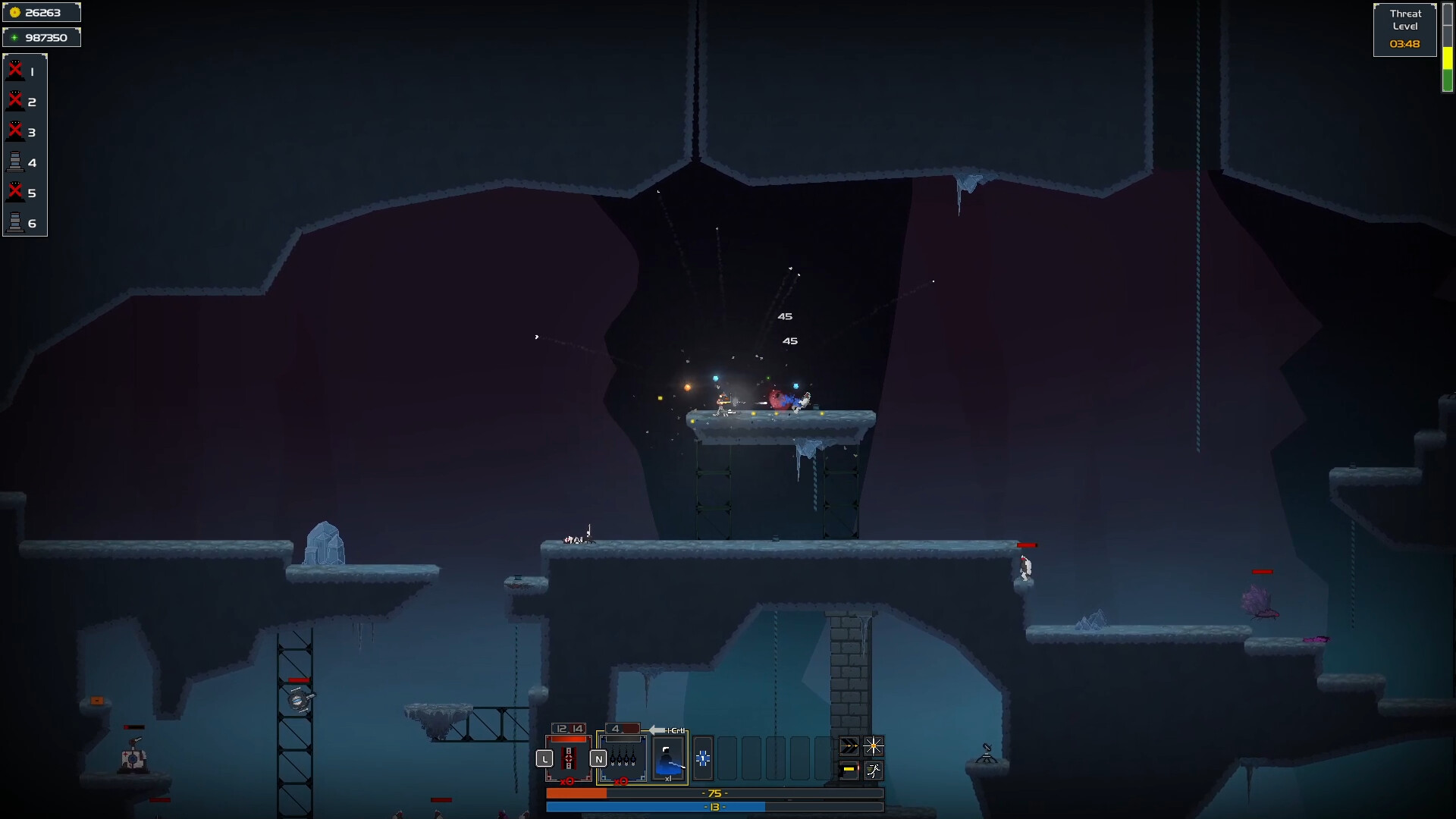1456x819 pixels.
Task: Click the green gem counter showing 987350
Action: [x=42, y=36]
